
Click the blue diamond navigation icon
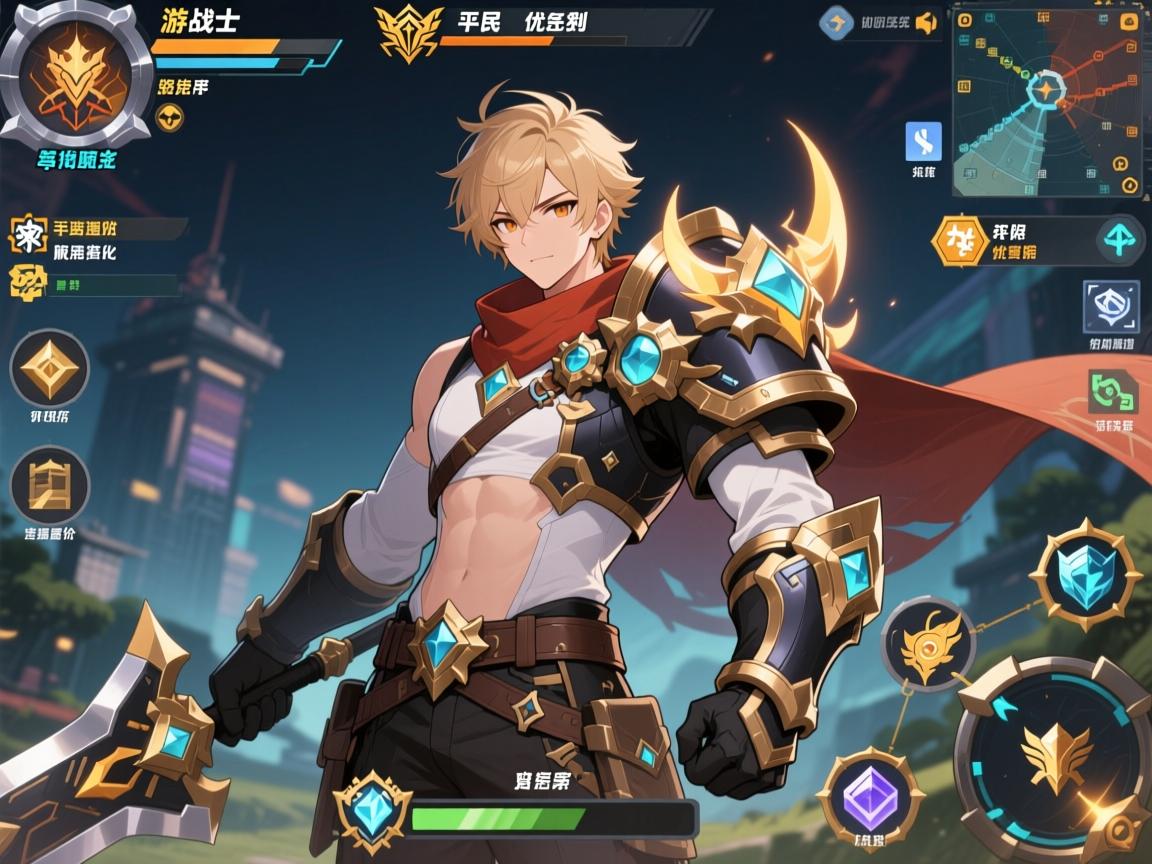836,23
